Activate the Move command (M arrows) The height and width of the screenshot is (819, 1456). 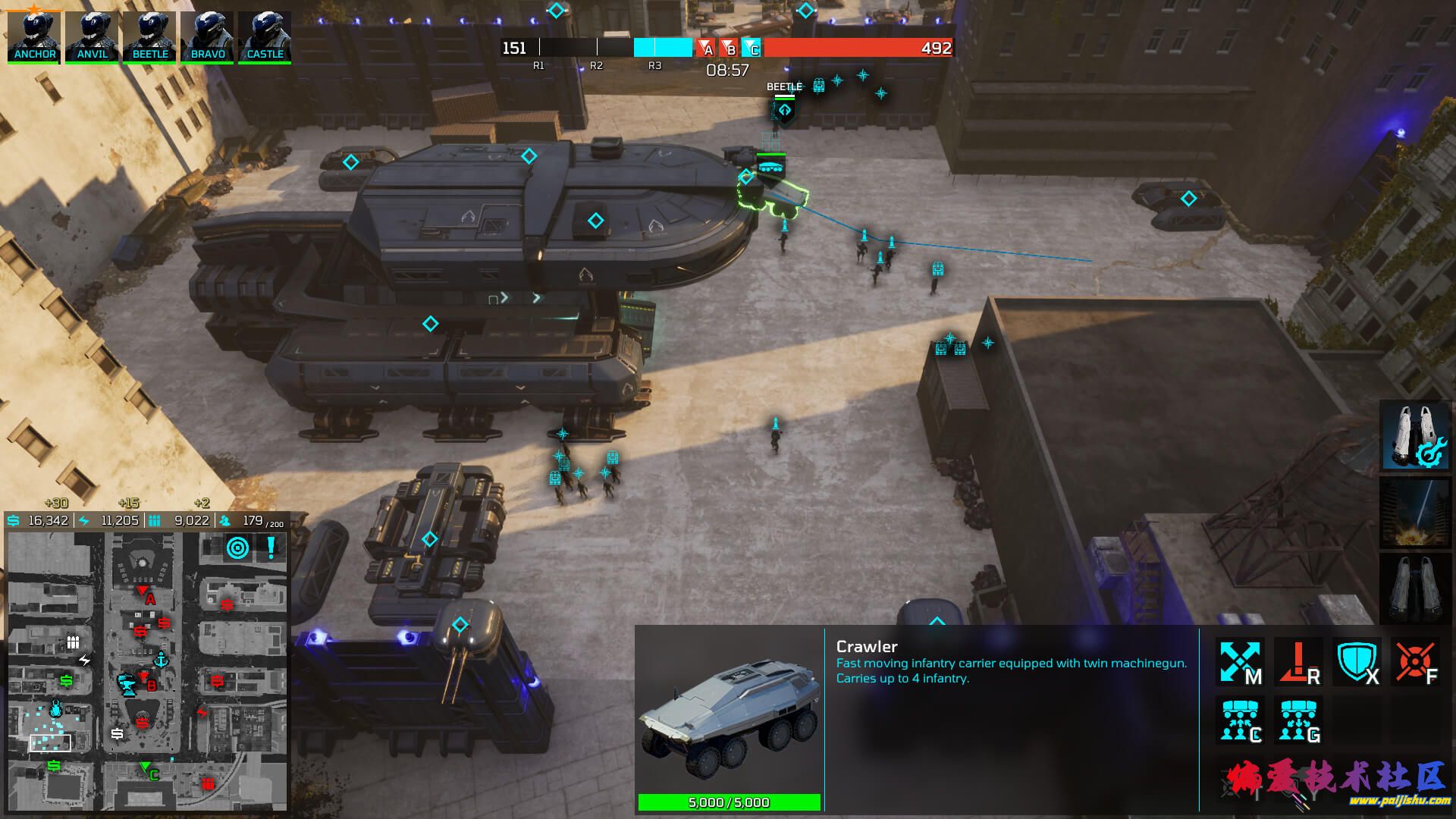click(x=1239, y=662)
